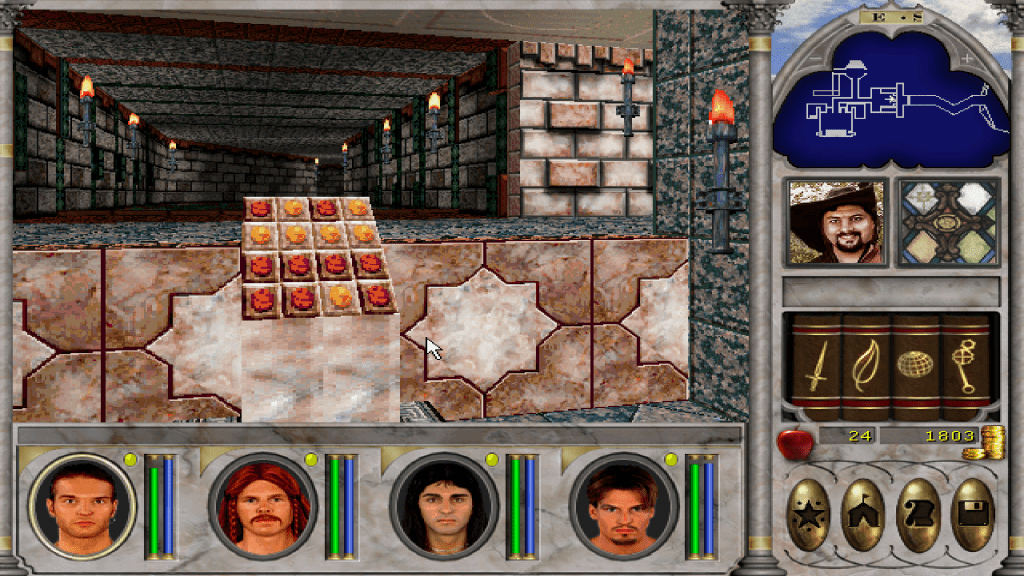
Task: Open the key-emblem book
Action: pos(964,366)
